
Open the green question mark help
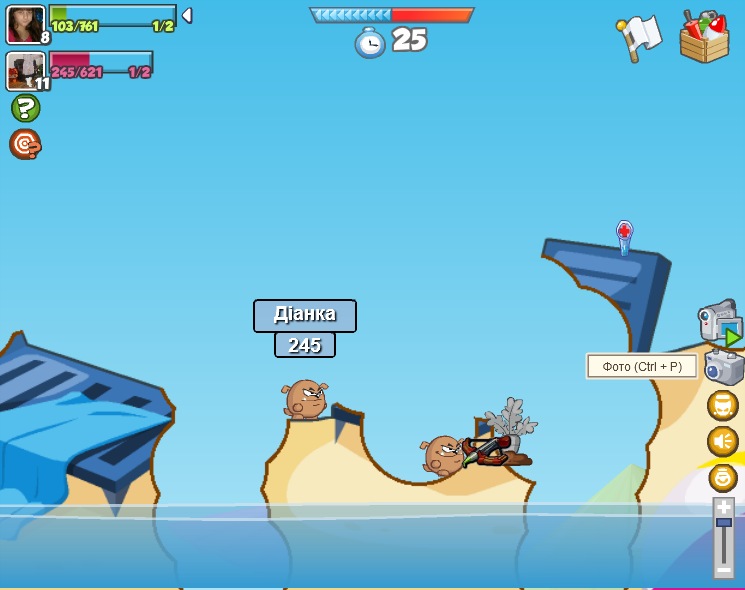25,108
